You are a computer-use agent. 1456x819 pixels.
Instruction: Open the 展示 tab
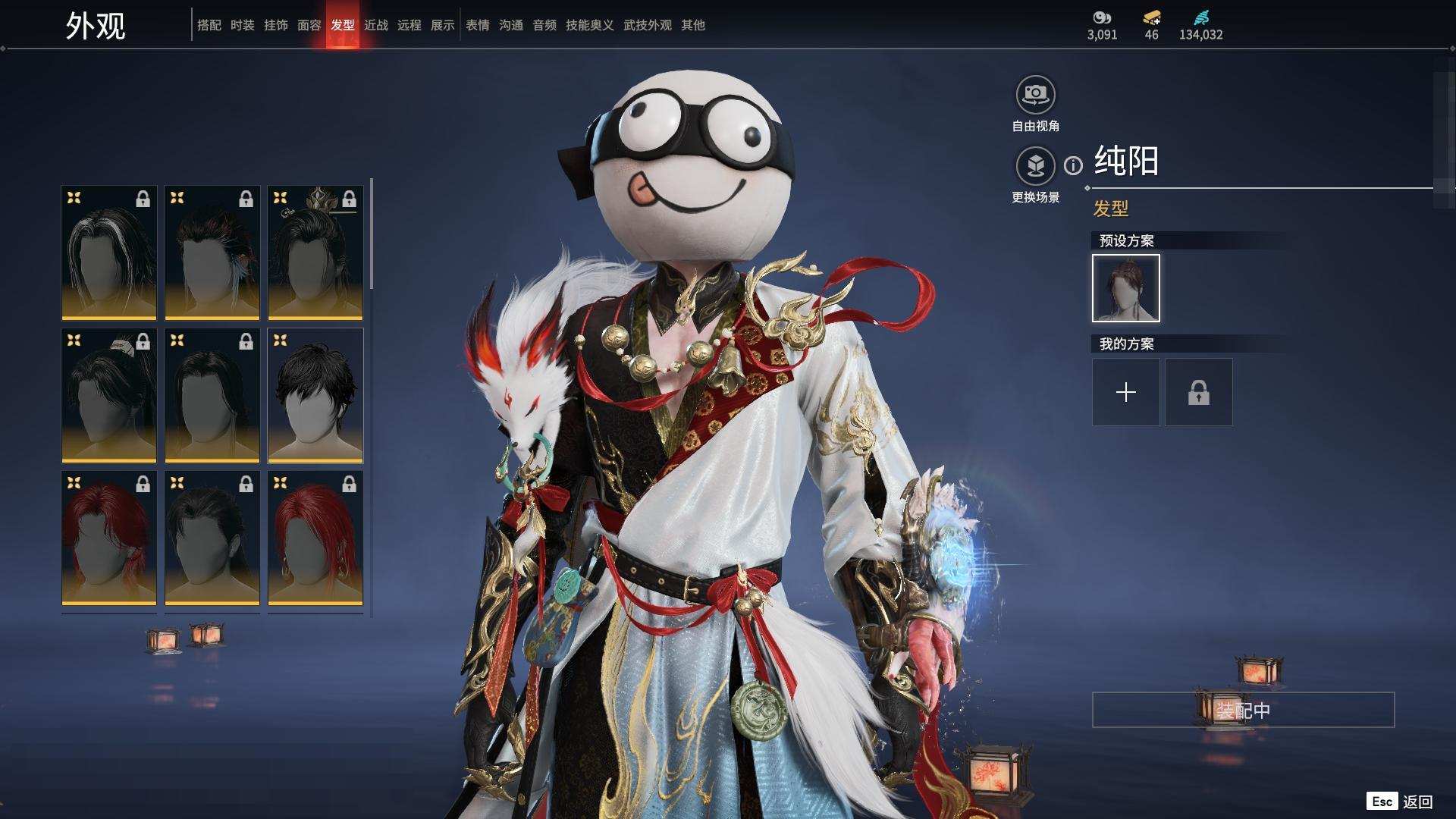[x=442, y=25]
